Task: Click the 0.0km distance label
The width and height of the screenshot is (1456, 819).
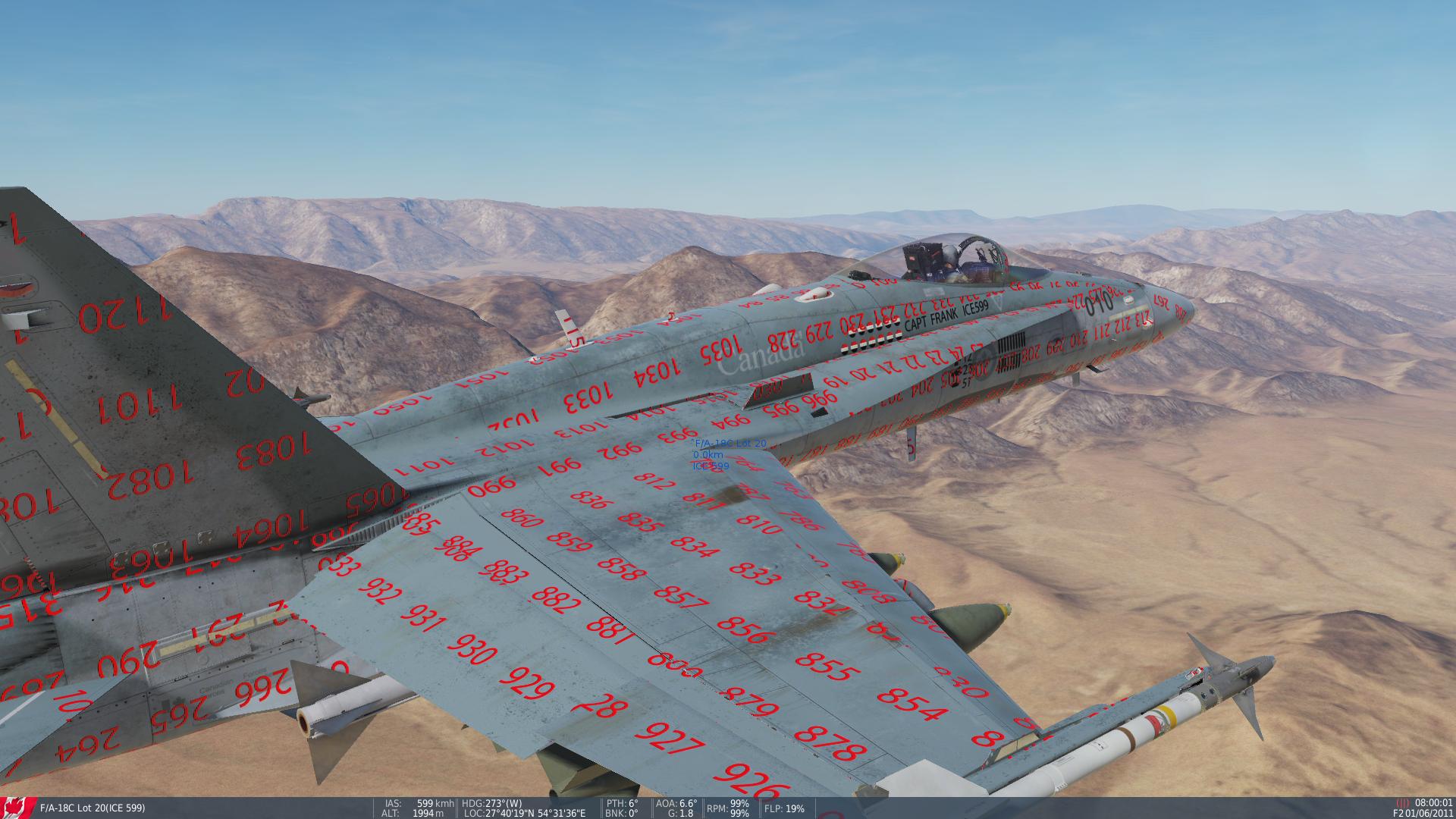Action: click(707, 455)
